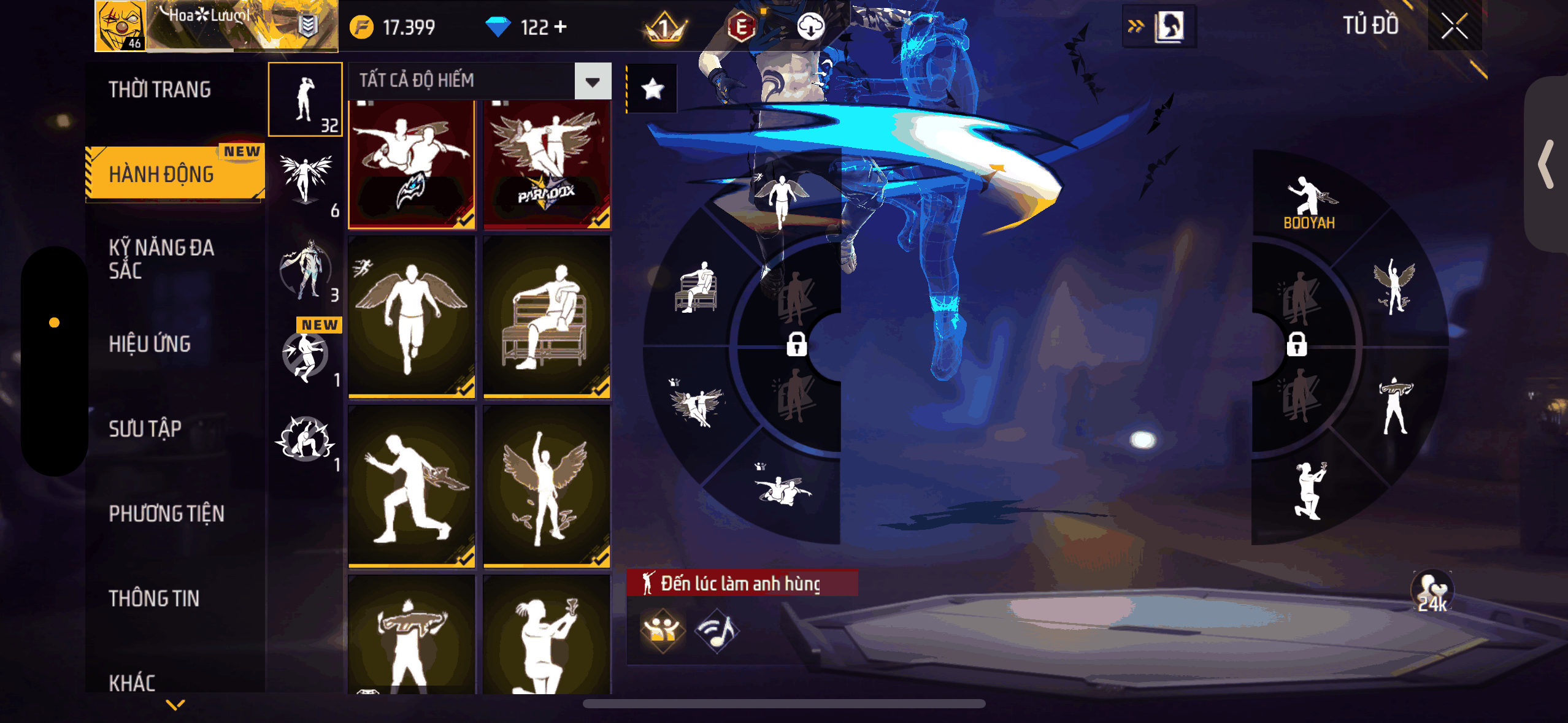
Task: Open the Hiệu Ứng category
Action: coord(150,343)
